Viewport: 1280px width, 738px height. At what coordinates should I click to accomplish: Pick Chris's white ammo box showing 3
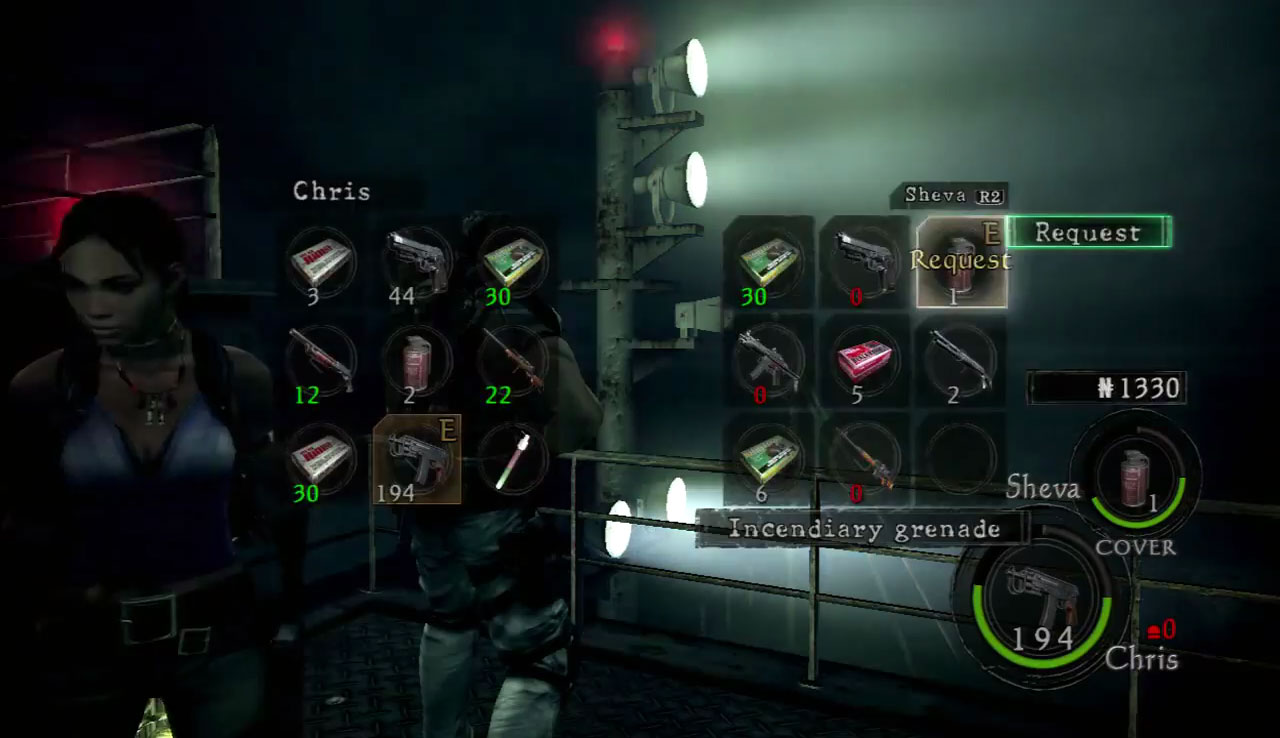(321, 262)
